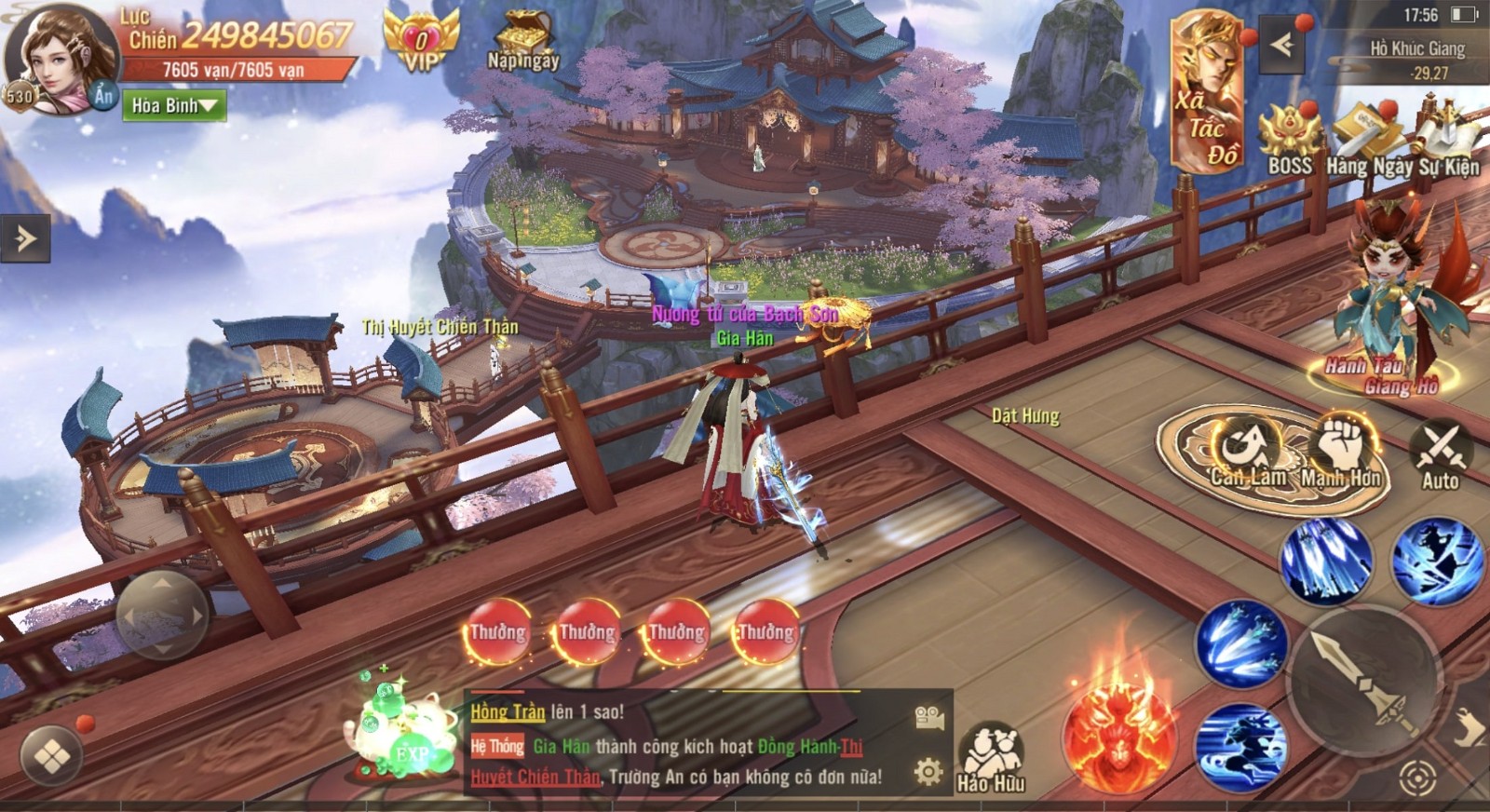Use the main sword attack button
The height and width of the screenshot is (812, 1490).
click(1361, 681)
